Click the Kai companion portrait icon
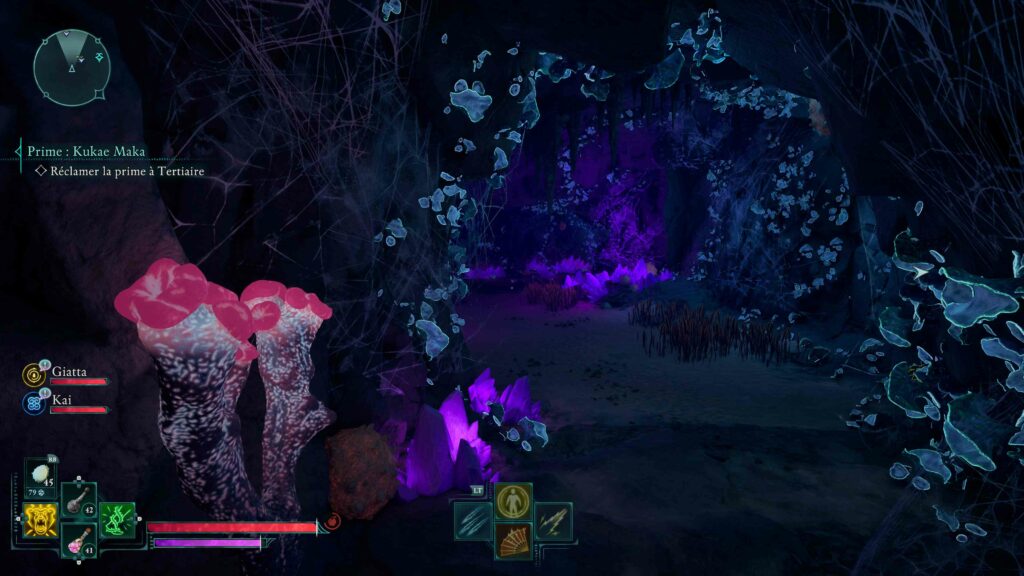This screenshot has width=1024, height=576. click(33, 402)
